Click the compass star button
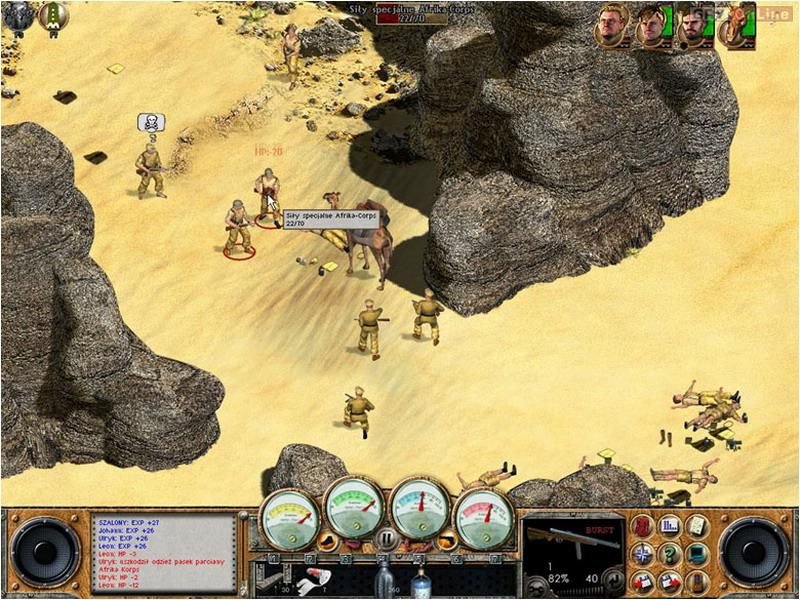This screenshot has height=600, width=800. pos(643,552)
